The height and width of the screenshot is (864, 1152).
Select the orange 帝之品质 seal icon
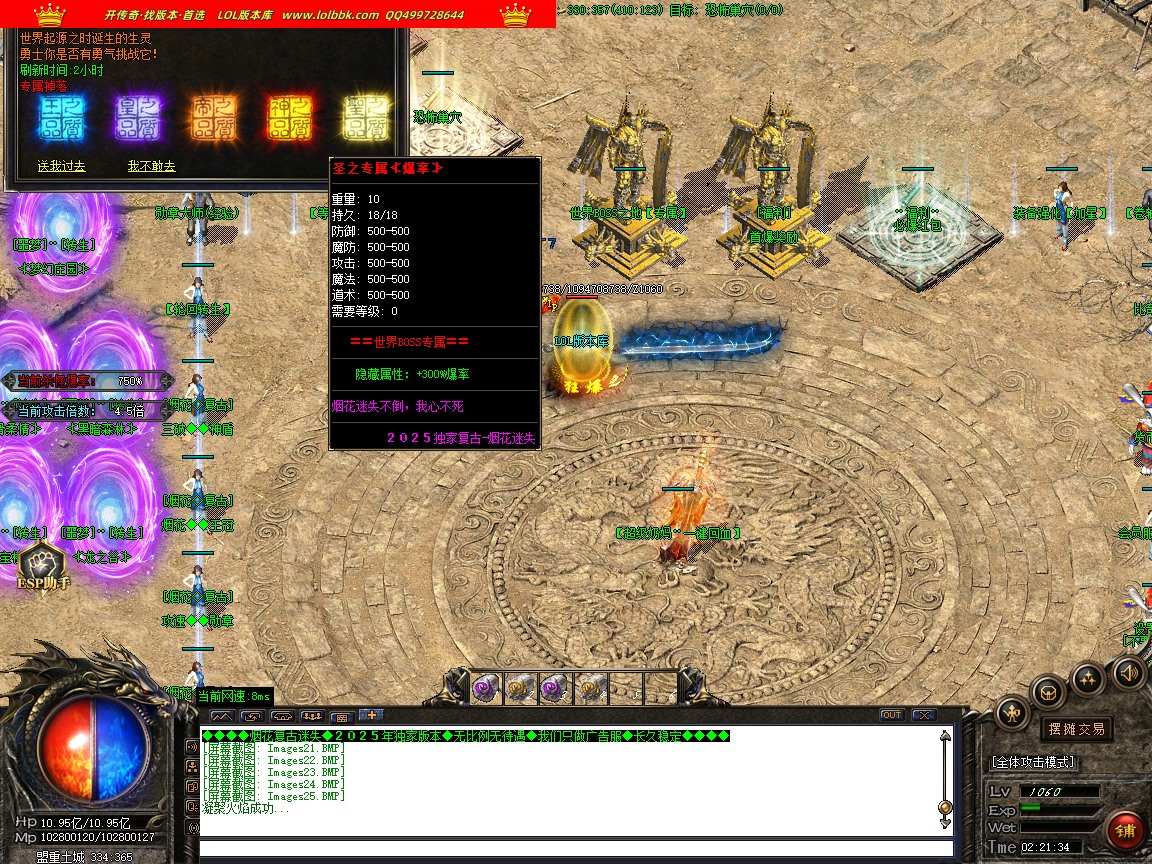click(214, 118)
